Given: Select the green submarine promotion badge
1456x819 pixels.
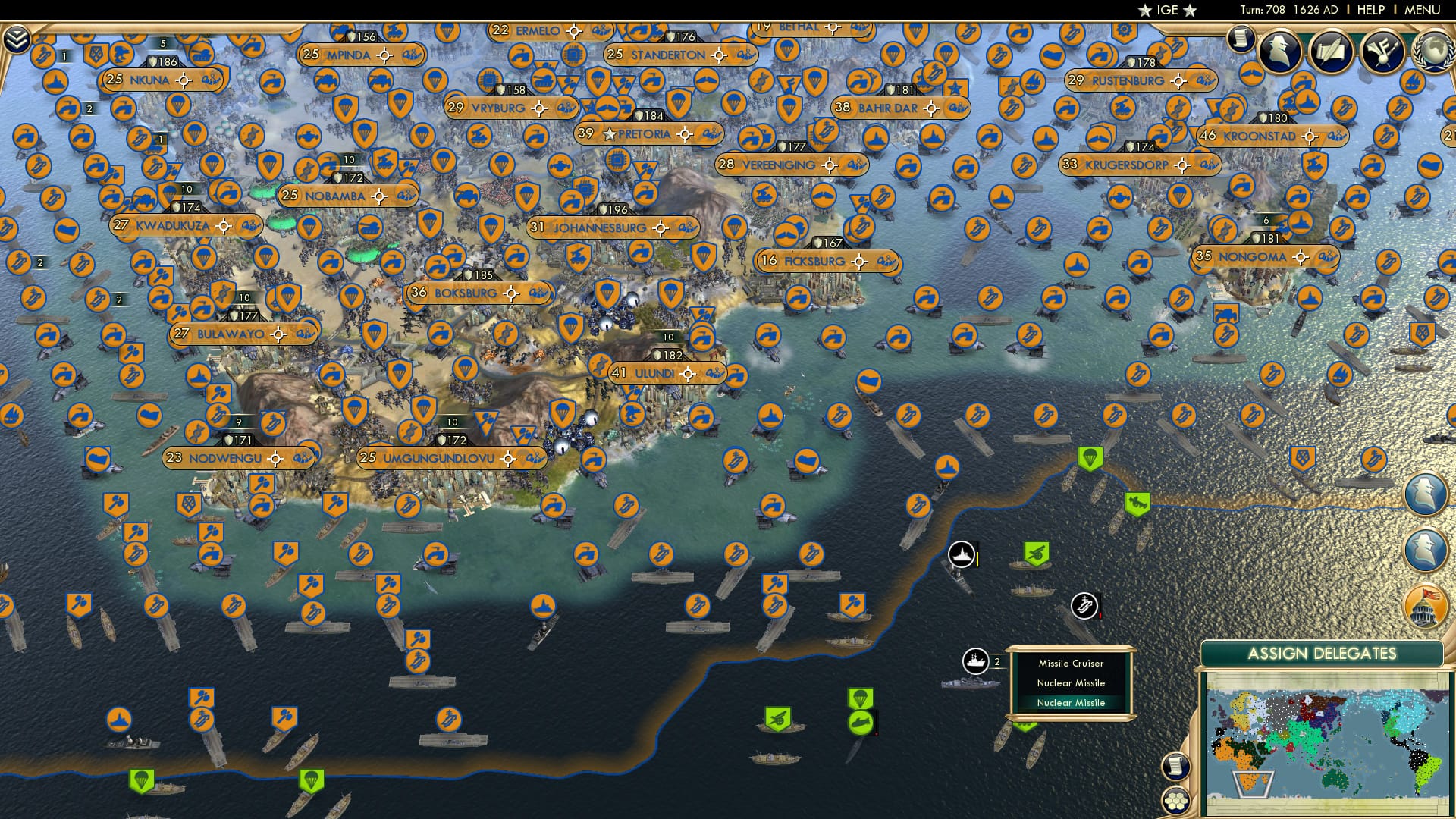Looking at the screenshot, I should point(861,723).
